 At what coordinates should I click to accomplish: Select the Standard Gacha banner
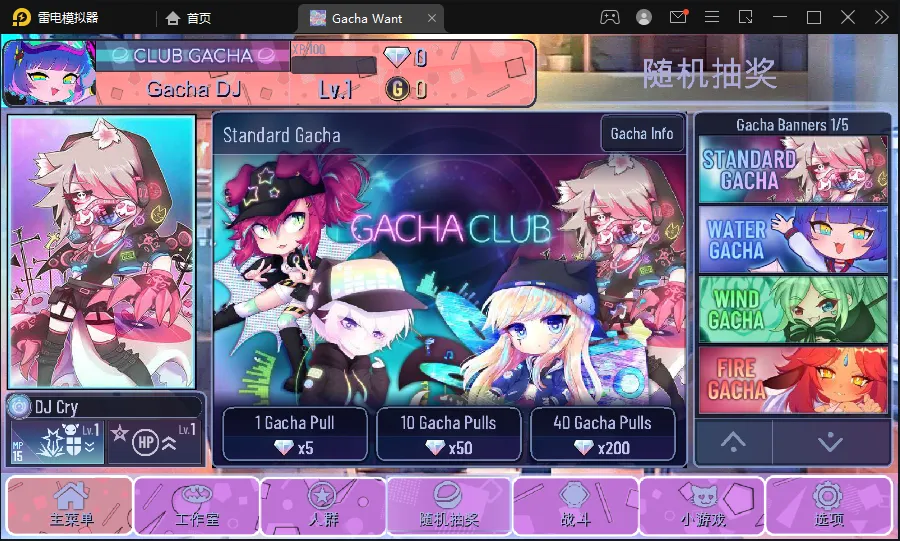tap(793, 169)
